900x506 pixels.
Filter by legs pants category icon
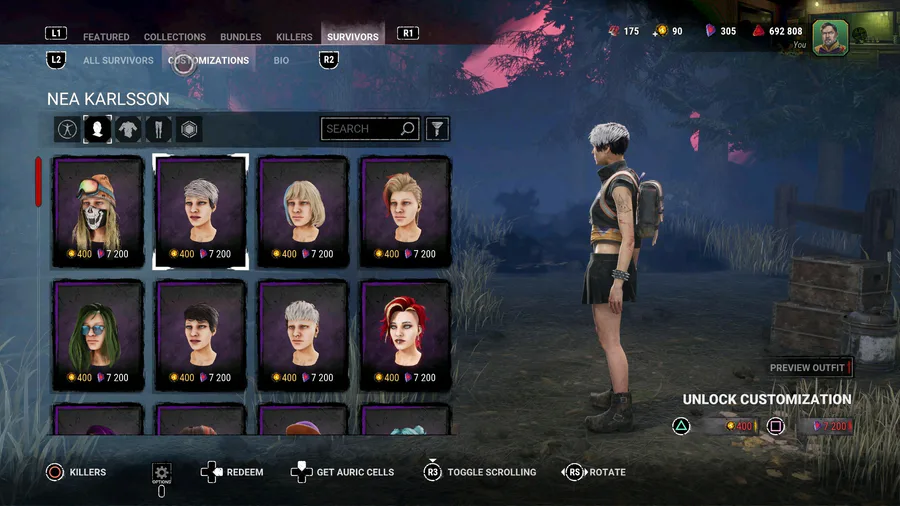(x=158, y=129)
